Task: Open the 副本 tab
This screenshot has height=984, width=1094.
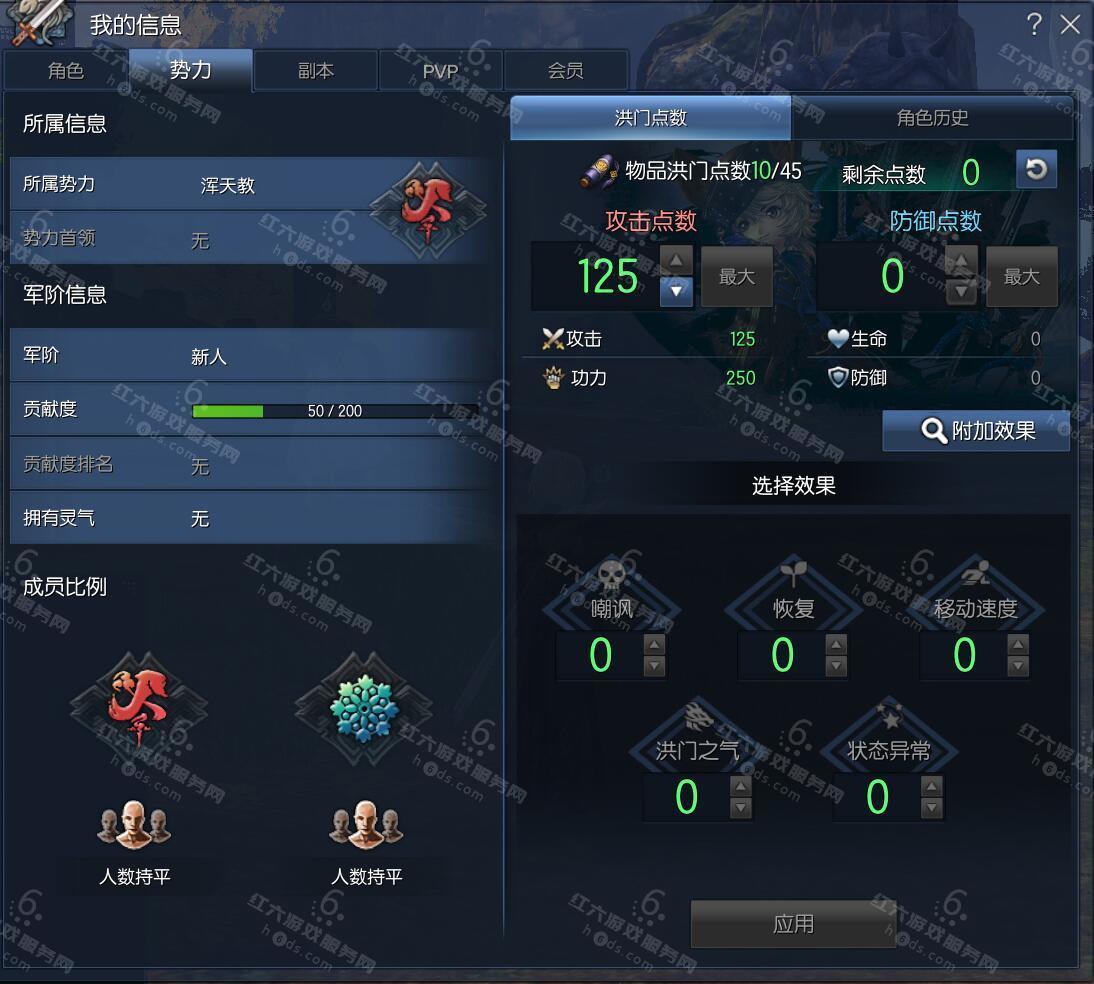Action: coord(316,71)
